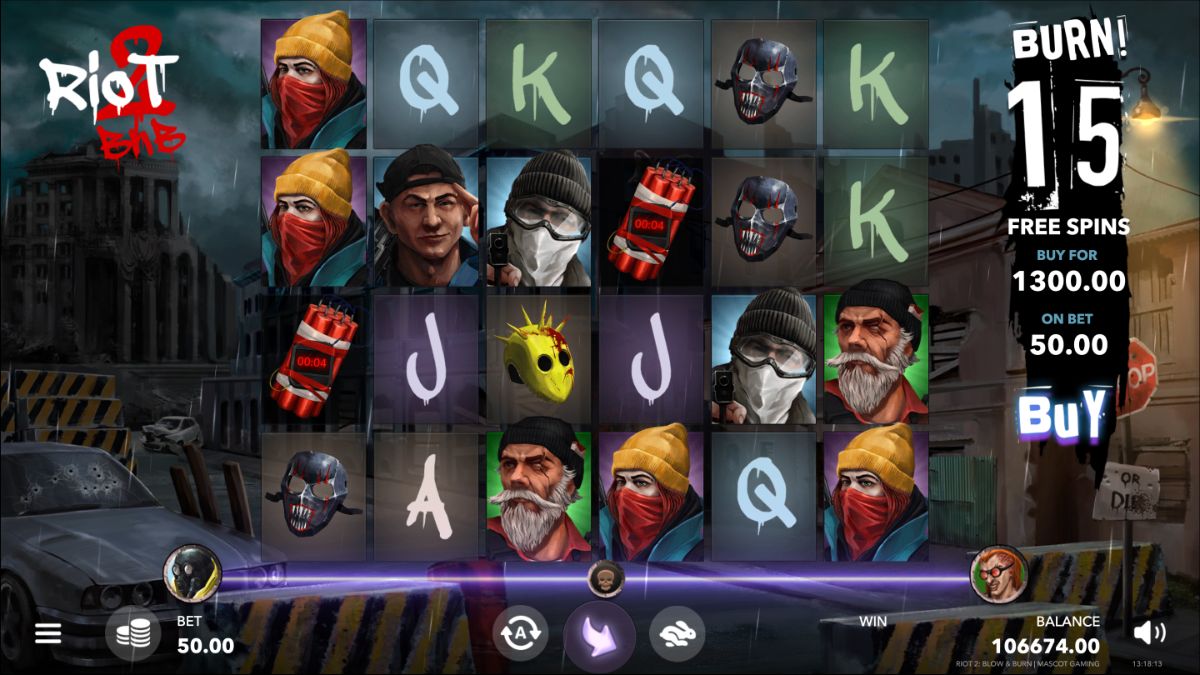This screenshot has width=1200, height=675.
Task: Buy the 15 free spins feature
Action: pos(1066,413)
